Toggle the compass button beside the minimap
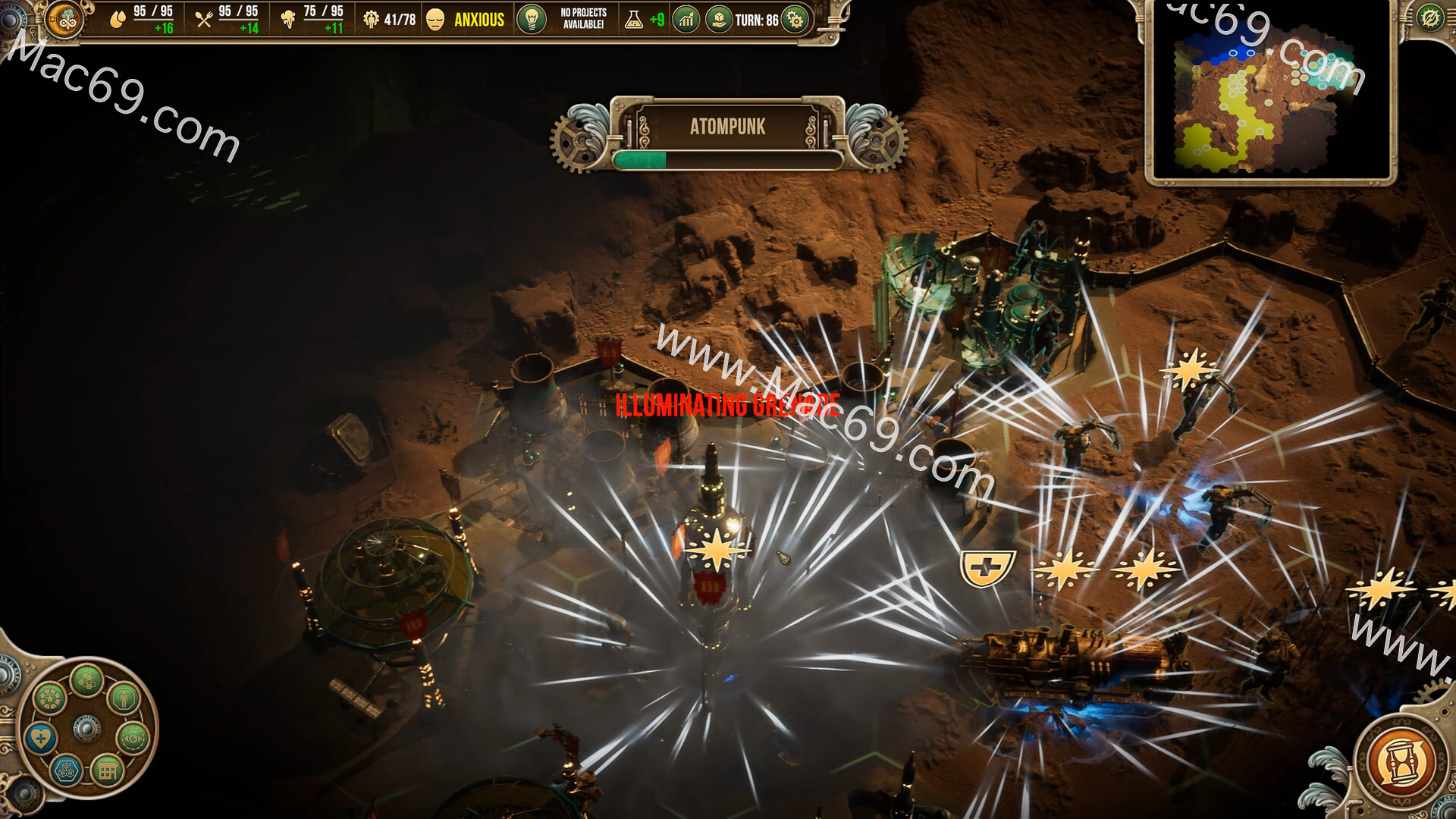1456x819 pixels. click(x=1430, y=17)
